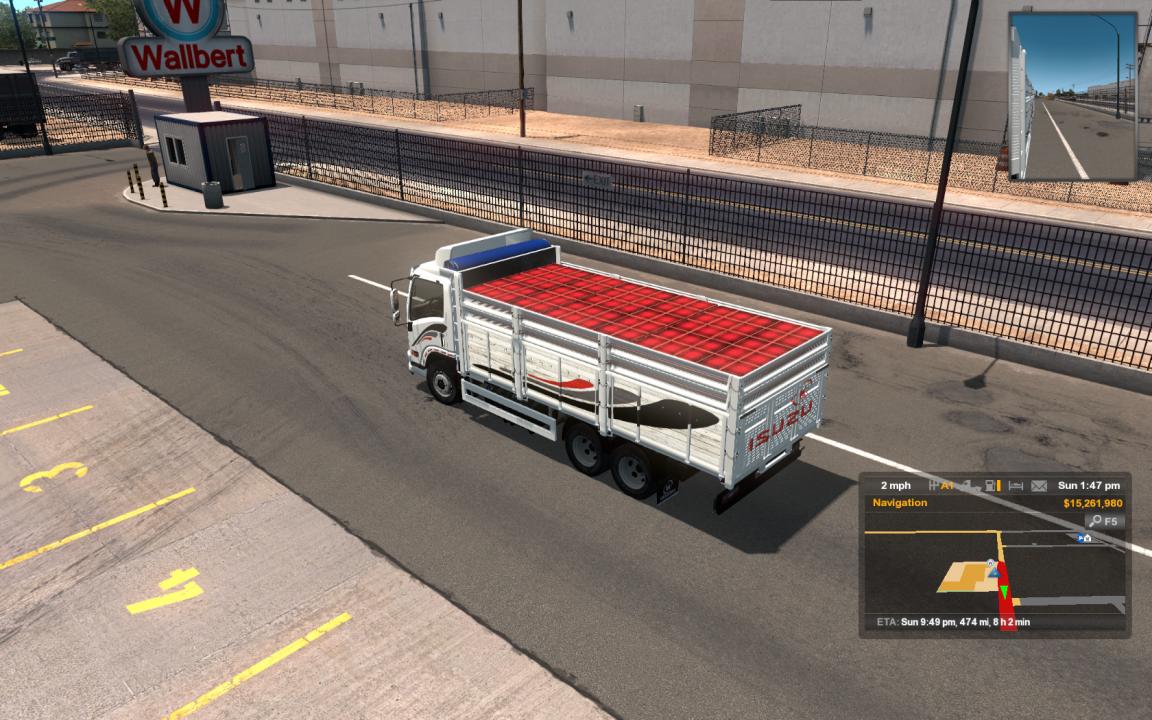
Task: Click the fuel pump indicator icon
Action: [x=991, y=486]
